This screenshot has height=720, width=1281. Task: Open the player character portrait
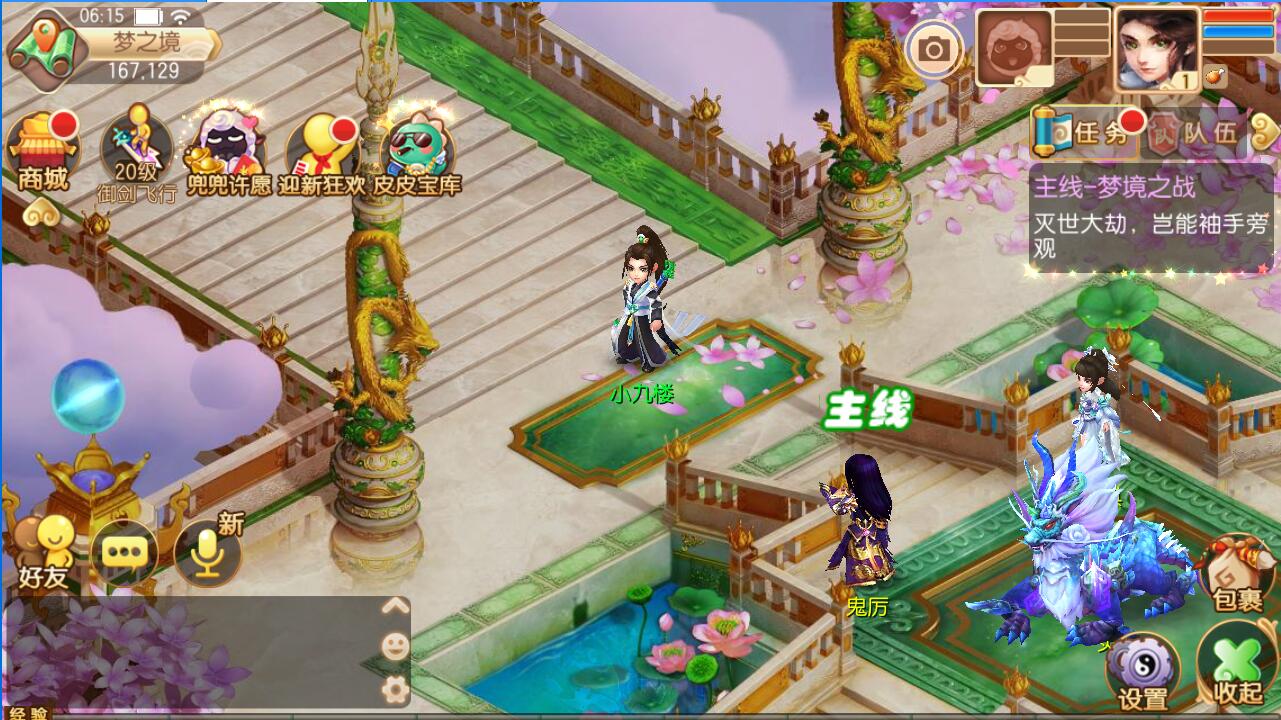pyautogui.click(x=1157, y=48)
